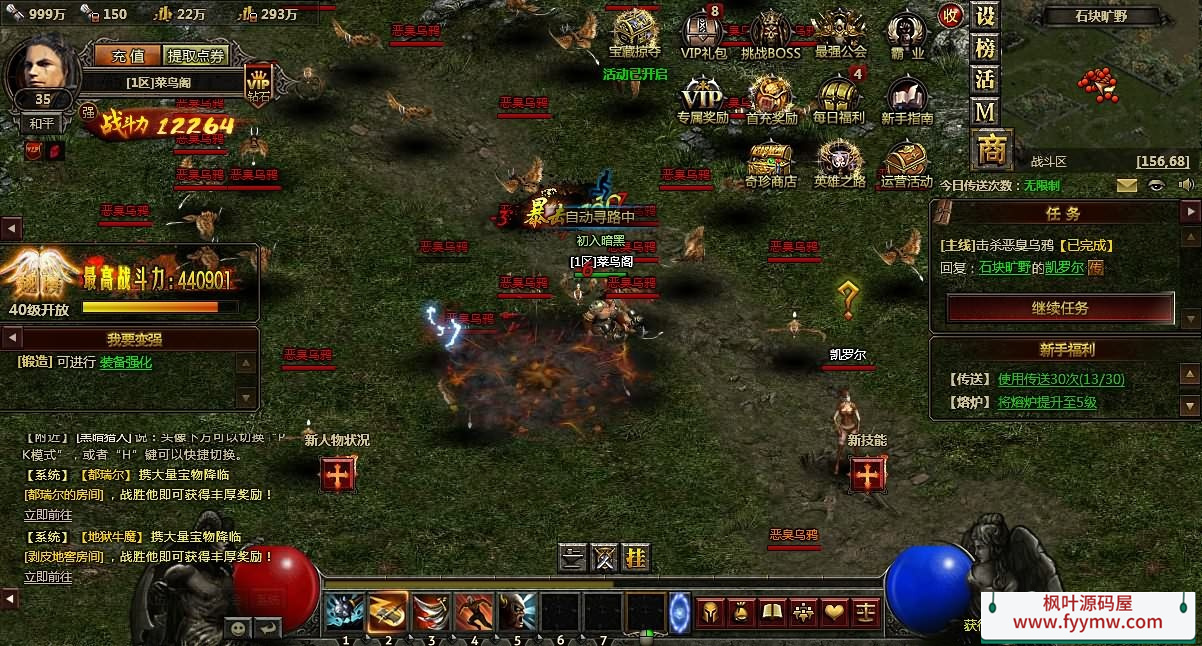This screenshot has height=646, width=1202.
Task: Activate the skill in hotbar slot 1
Action: pos(345,612)
